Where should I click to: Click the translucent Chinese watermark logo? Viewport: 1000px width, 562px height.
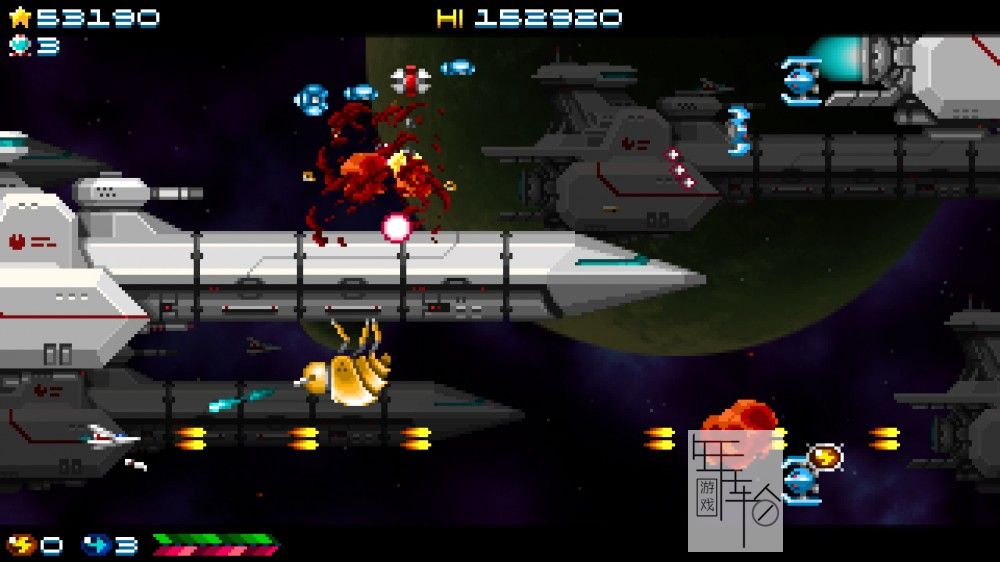coord(735,490)
